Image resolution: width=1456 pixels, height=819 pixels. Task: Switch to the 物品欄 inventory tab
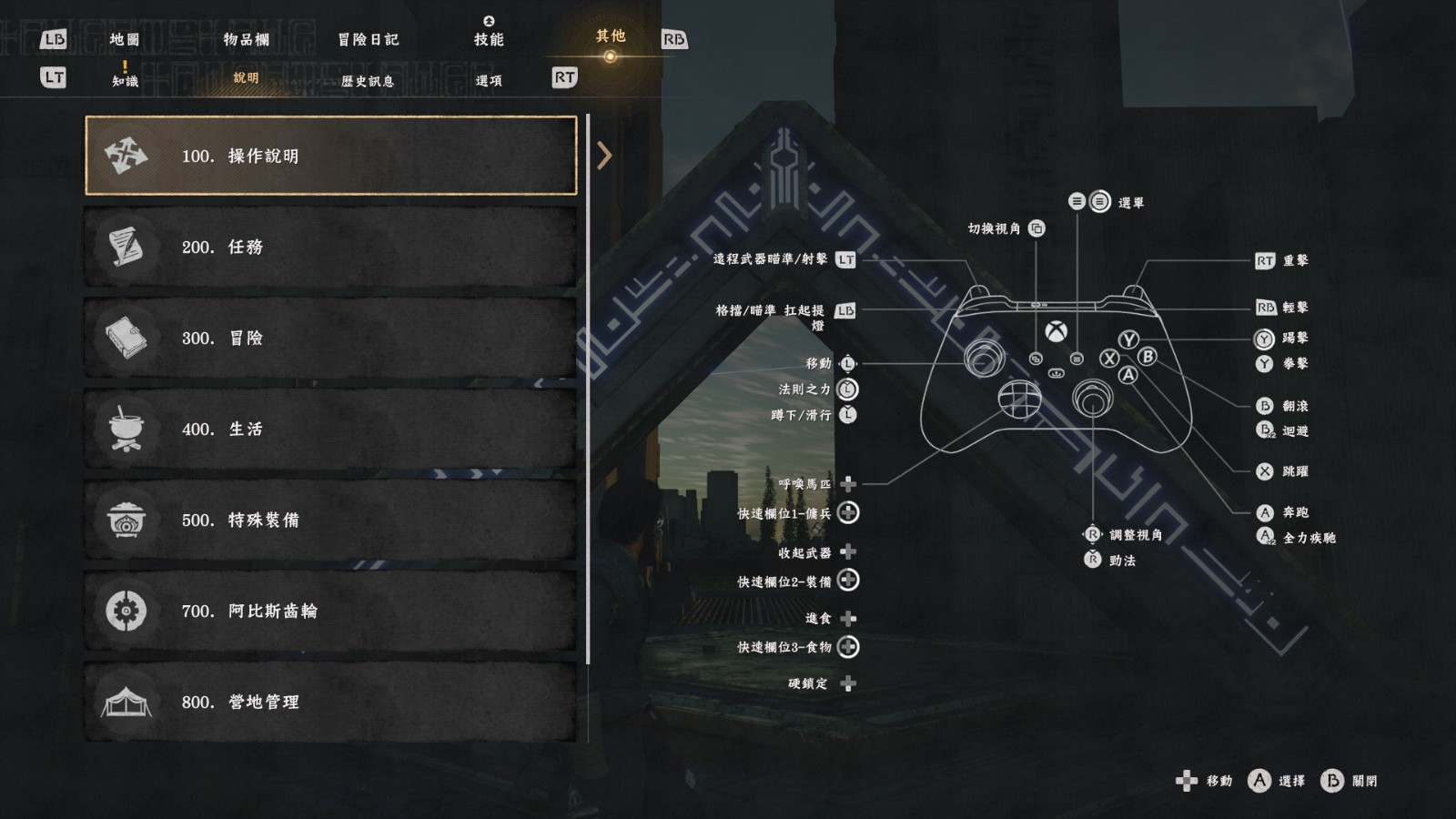(x=247, y=39)
